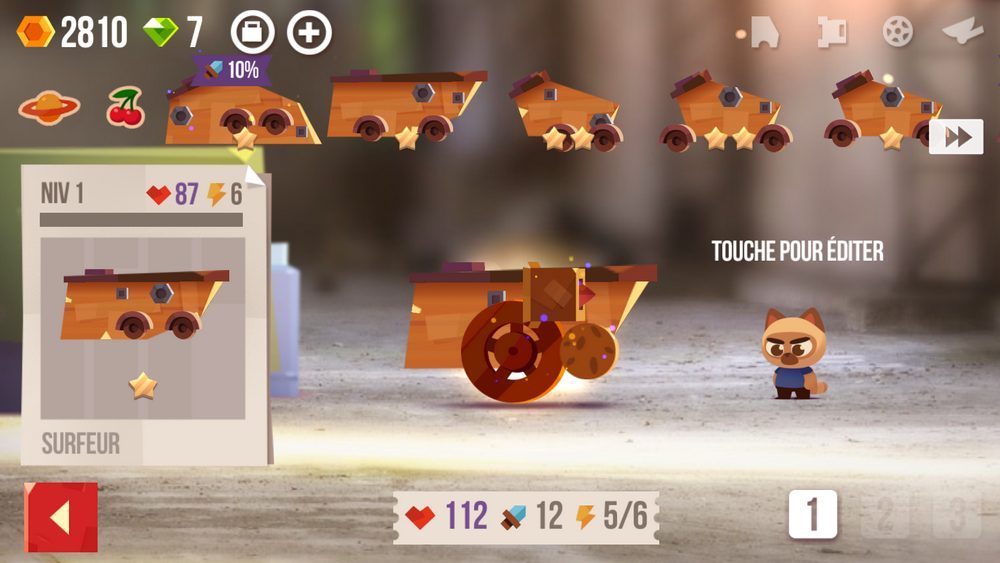Choose the cherry sticker

[x=126, y=108]
